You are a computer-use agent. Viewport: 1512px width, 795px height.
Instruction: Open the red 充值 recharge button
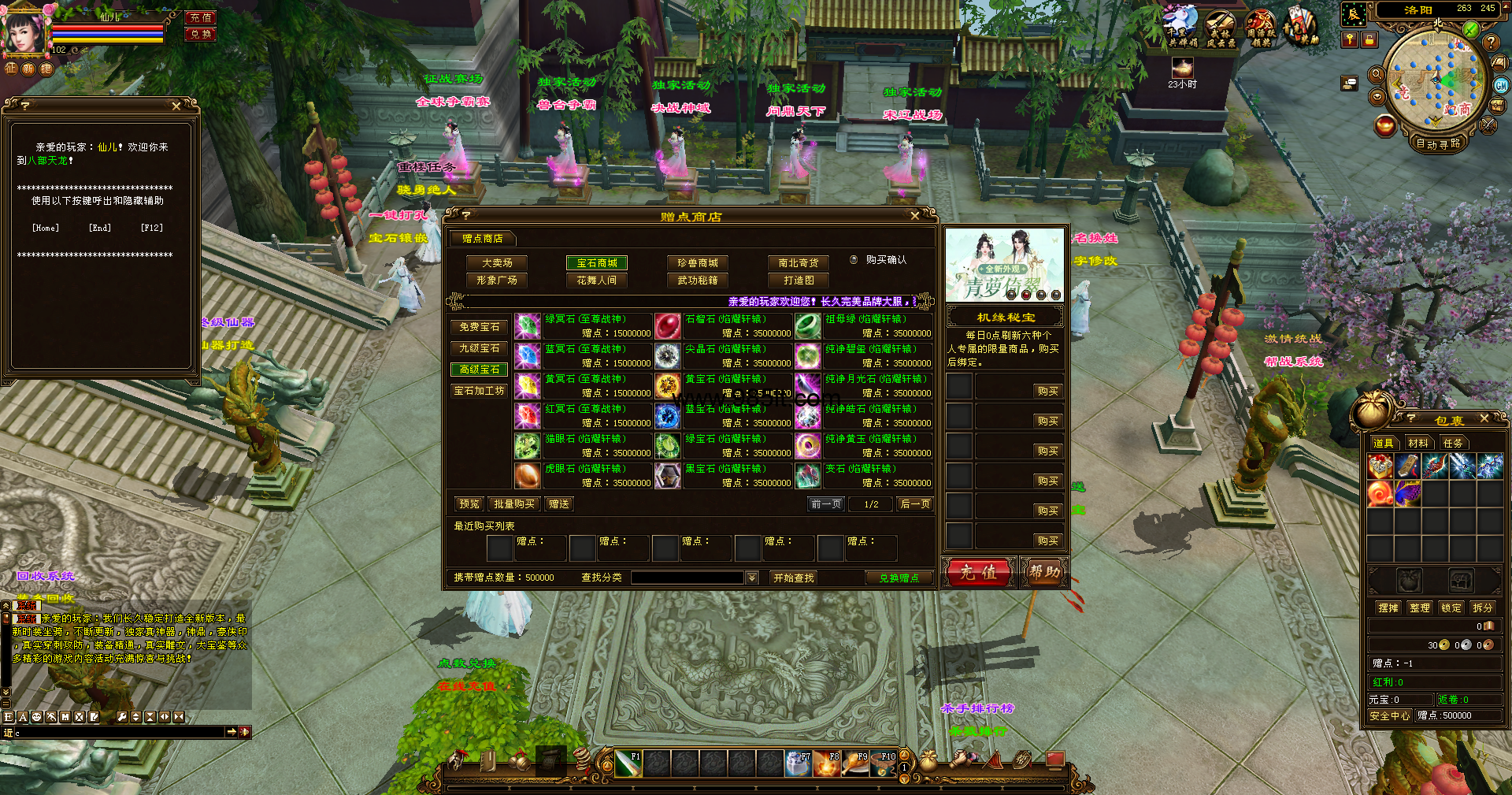click(978, 572)
